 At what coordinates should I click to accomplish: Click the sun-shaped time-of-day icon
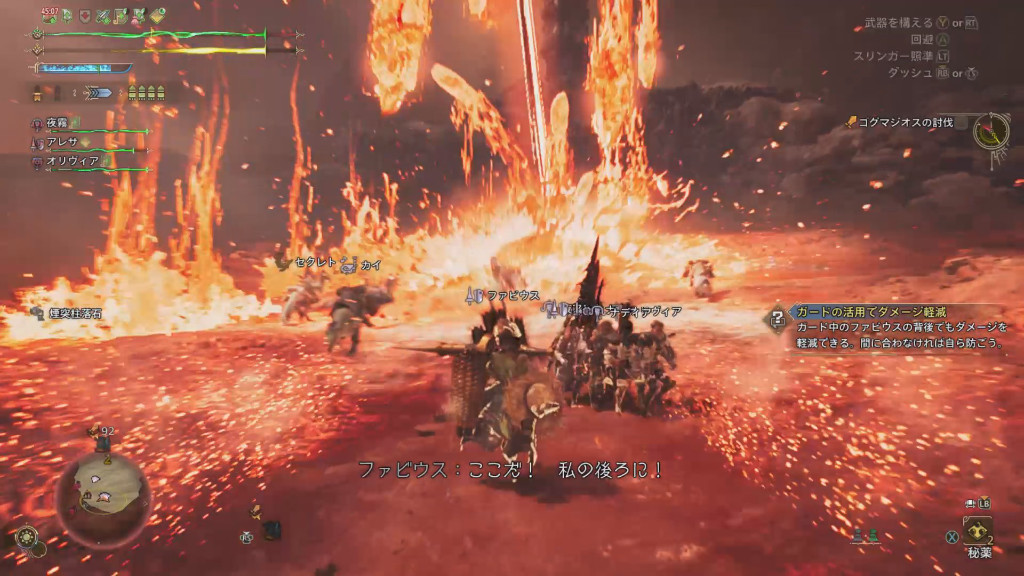[29, 537]
